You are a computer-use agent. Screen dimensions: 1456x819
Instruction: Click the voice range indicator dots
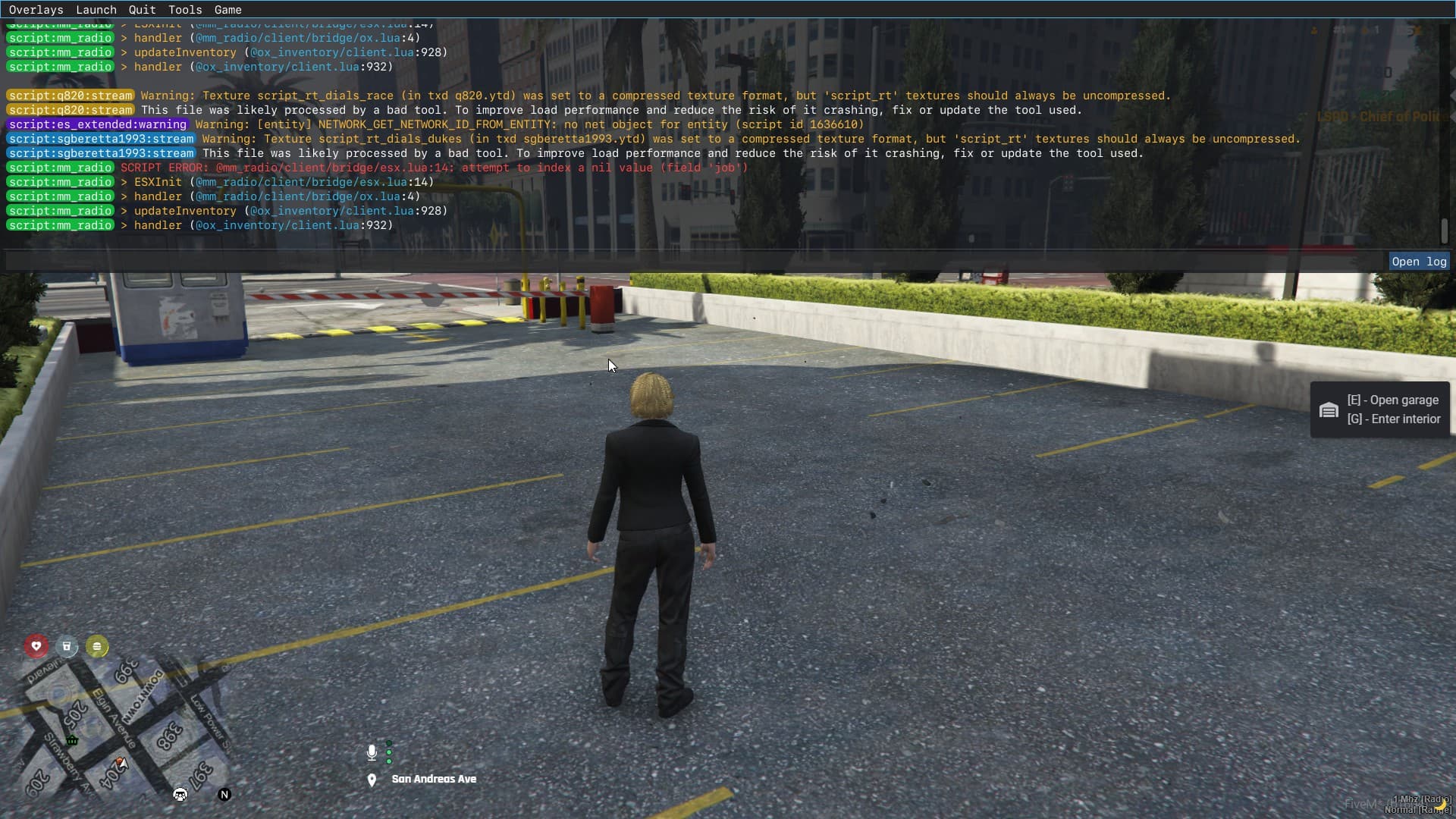coord(389,752)
